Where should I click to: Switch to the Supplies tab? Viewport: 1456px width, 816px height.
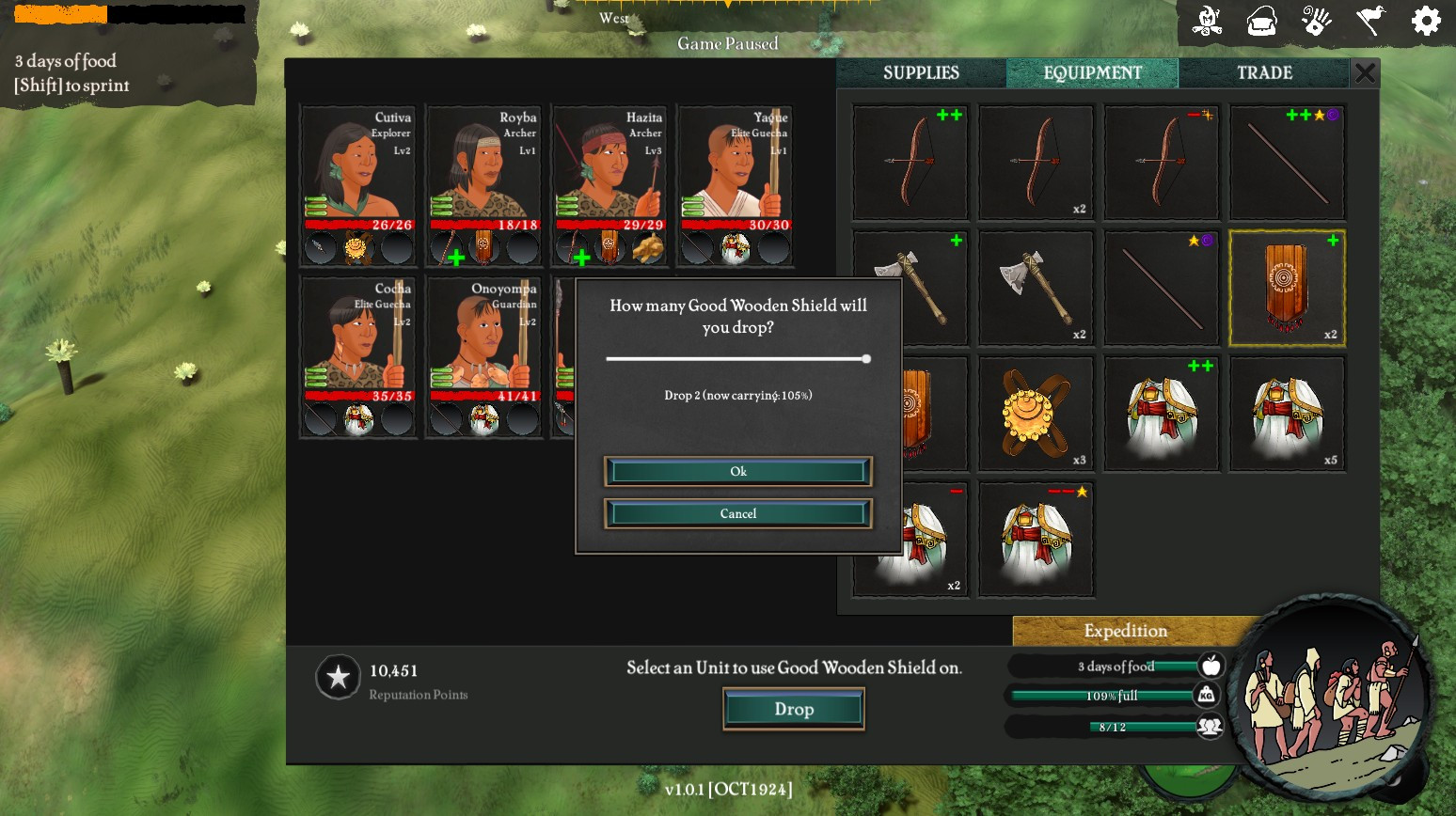click(x=921, y=73)
